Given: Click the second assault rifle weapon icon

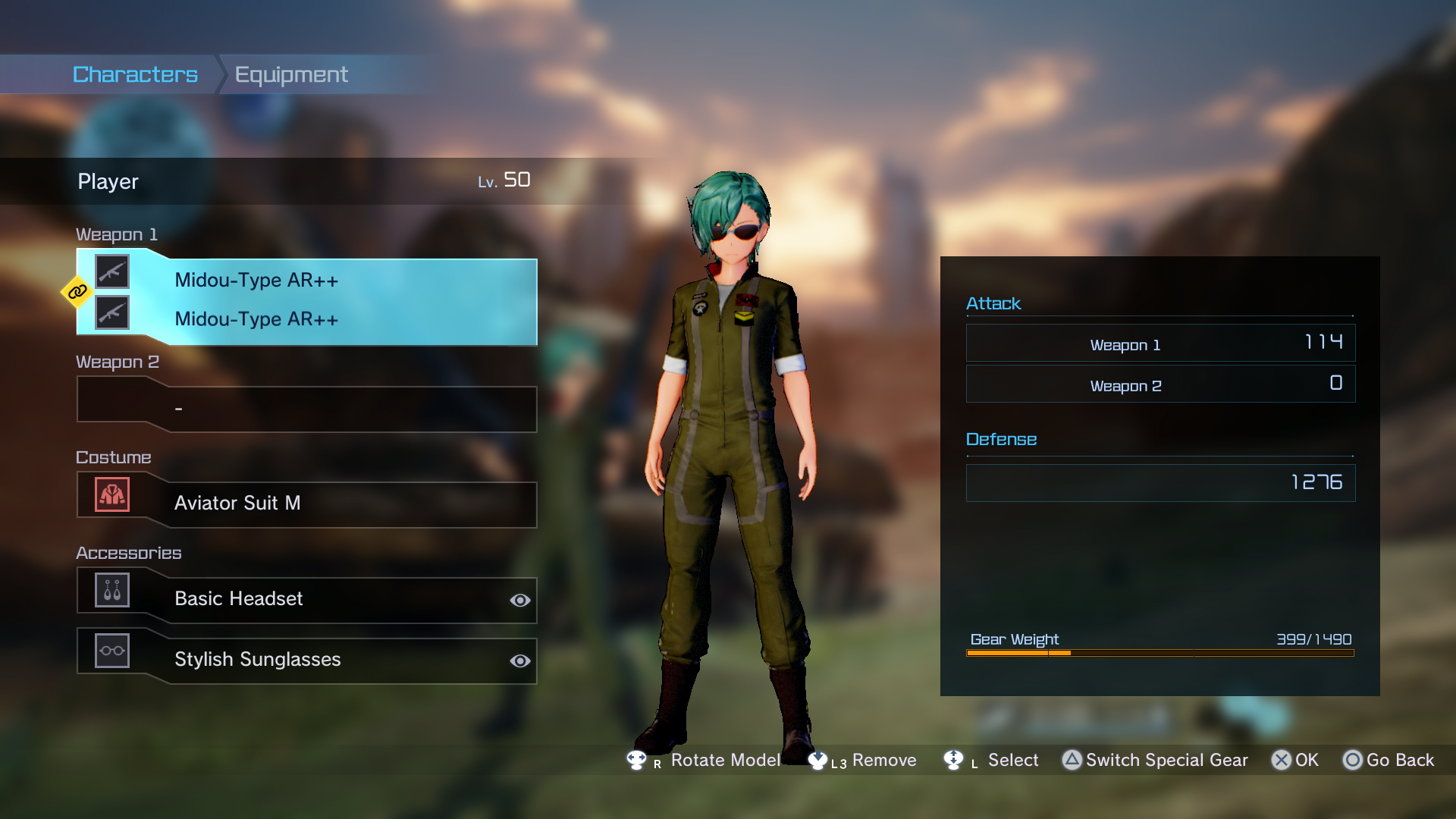Looking at the screenshot, I should click(x=112, y=313).
